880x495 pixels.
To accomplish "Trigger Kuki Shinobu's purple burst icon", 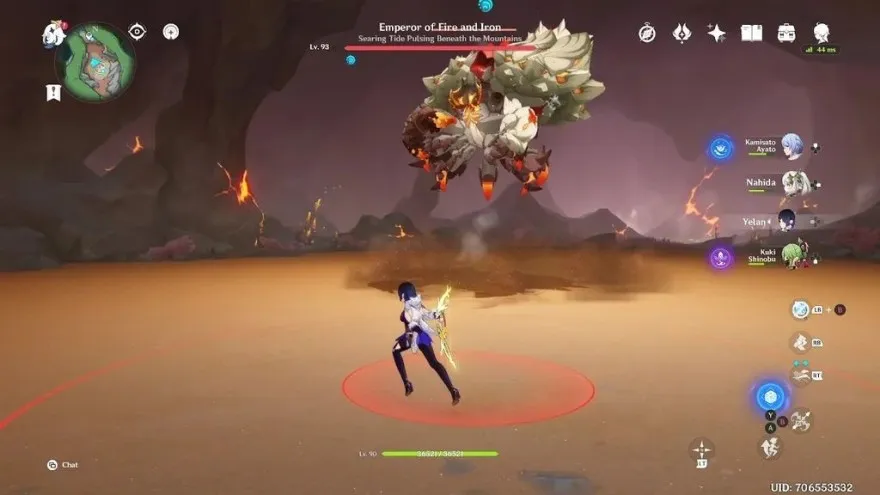I will (721, 257).
